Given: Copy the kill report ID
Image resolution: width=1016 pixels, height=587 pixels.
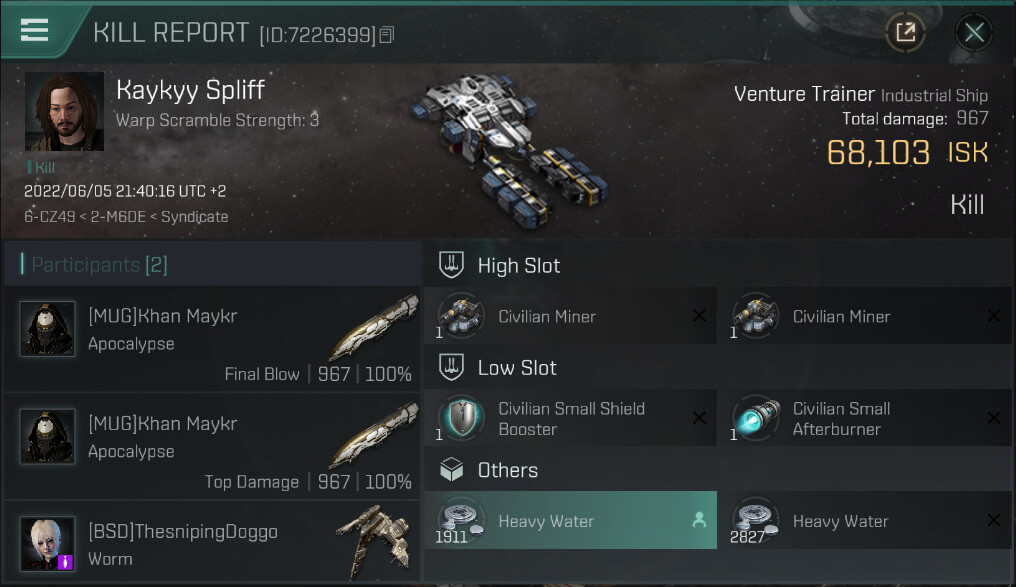Looking at the screenshot, I should (387, 35).
